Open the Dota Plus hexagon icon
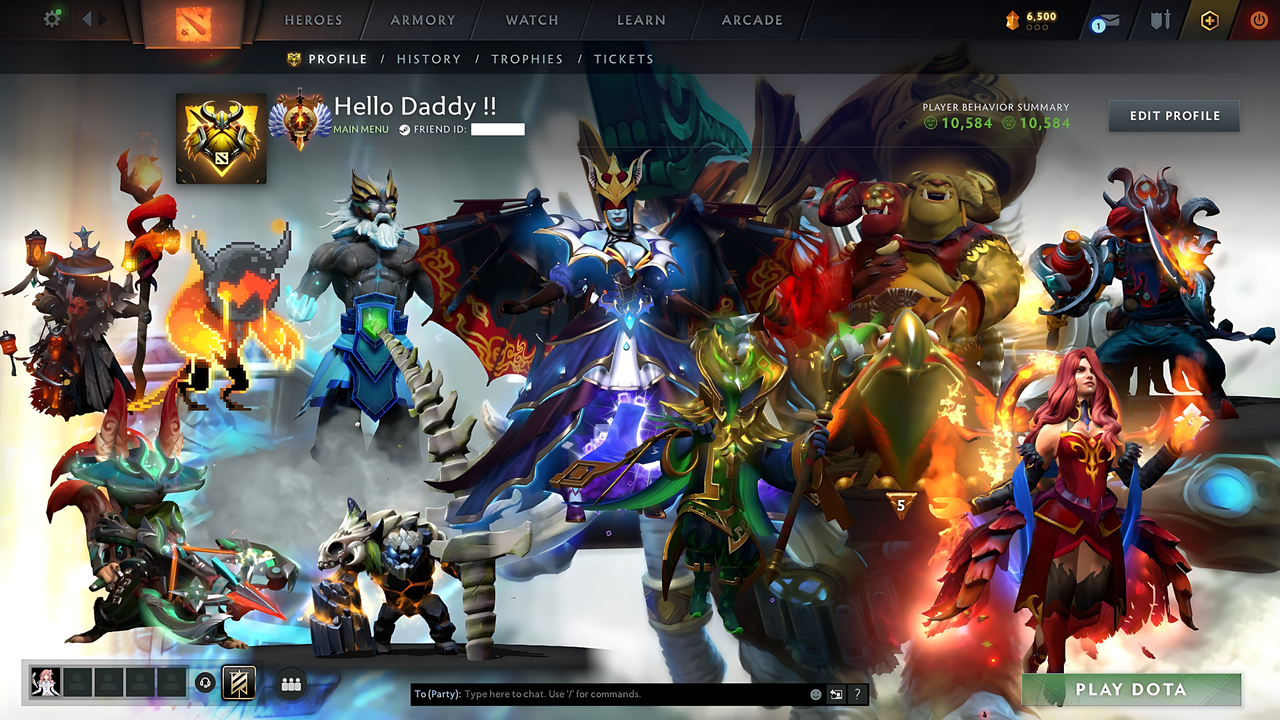The height and width of the screenshot is (720, 1280). 1208,19
